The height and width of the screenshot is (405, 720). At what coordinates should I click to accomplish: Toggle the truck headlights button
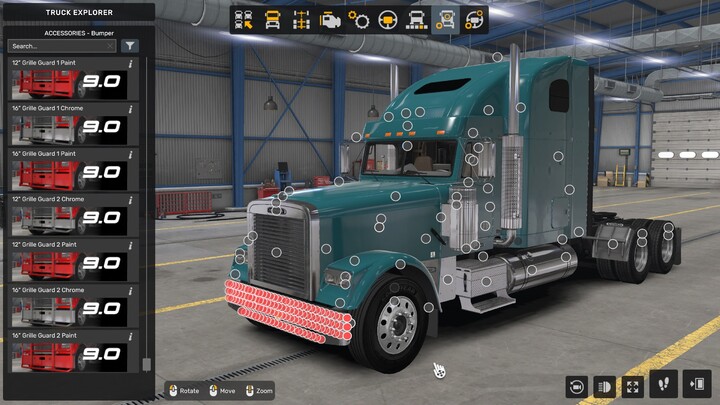coord(604,385)
